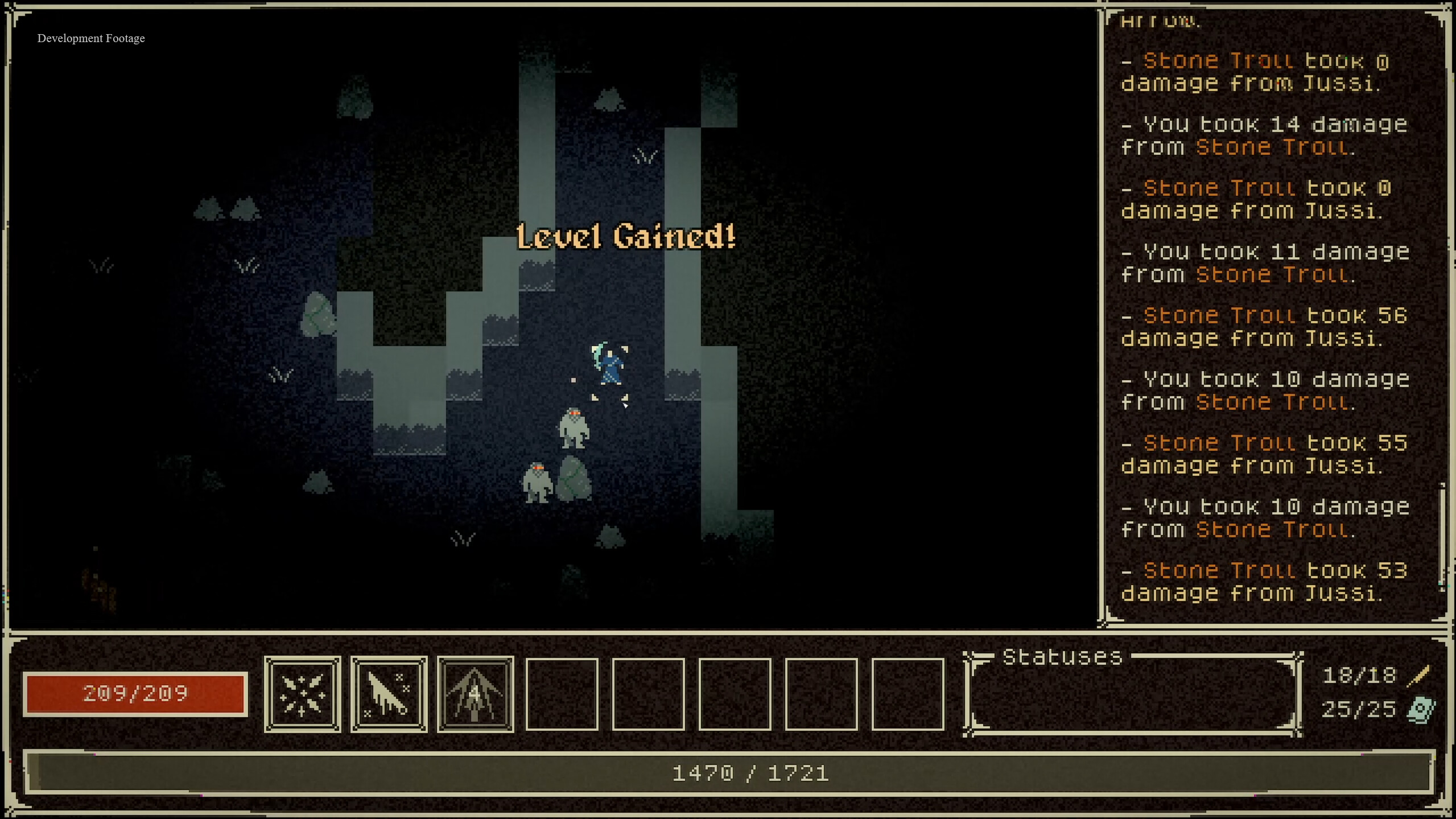The height and width of the screenshot is (819, 1456).
Task: Activate the arrow ability with 4 charges
Action: point(475,693)
